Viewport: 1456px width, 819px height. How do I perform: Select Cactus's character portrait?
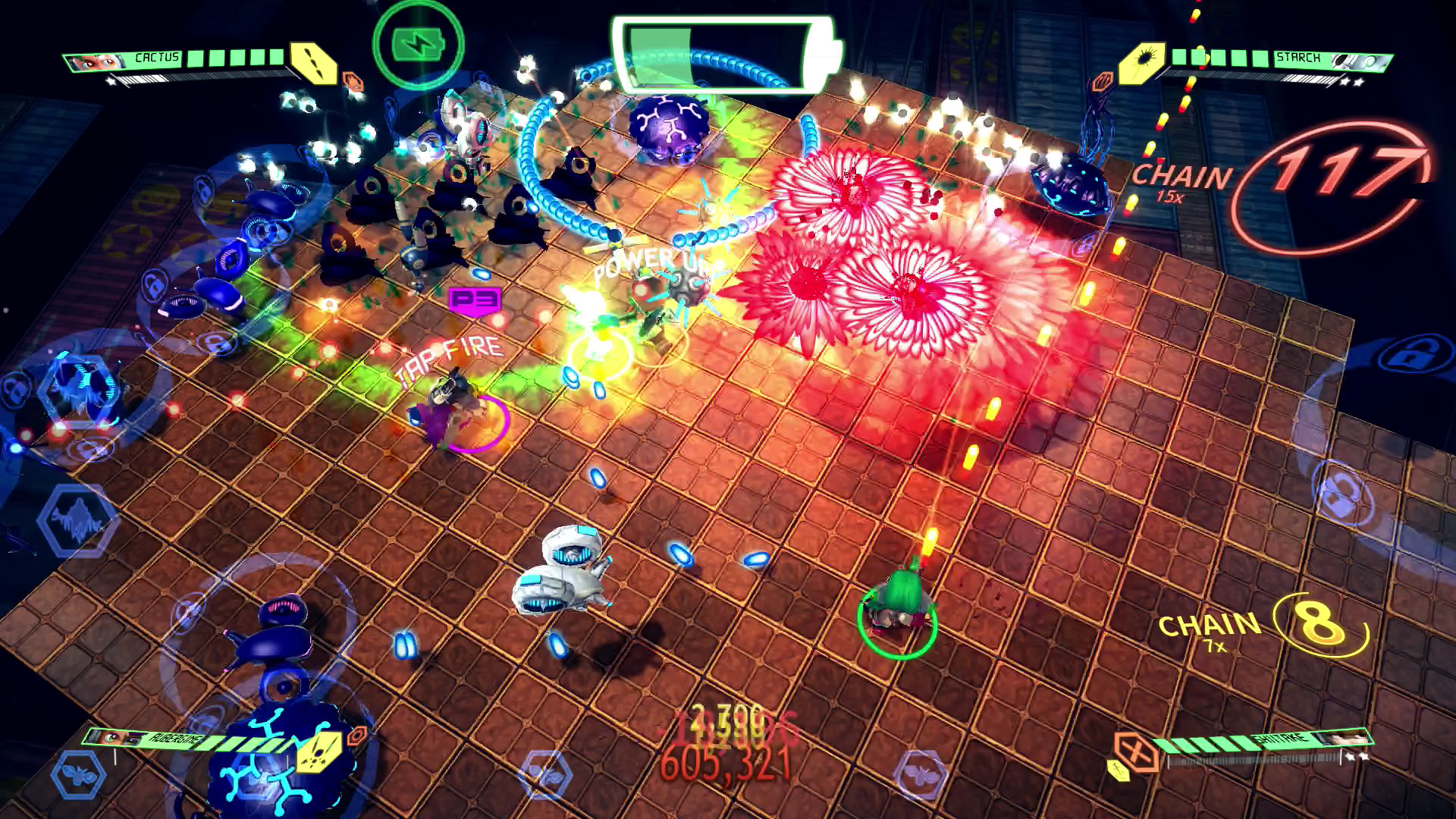(x=98, y=61)
